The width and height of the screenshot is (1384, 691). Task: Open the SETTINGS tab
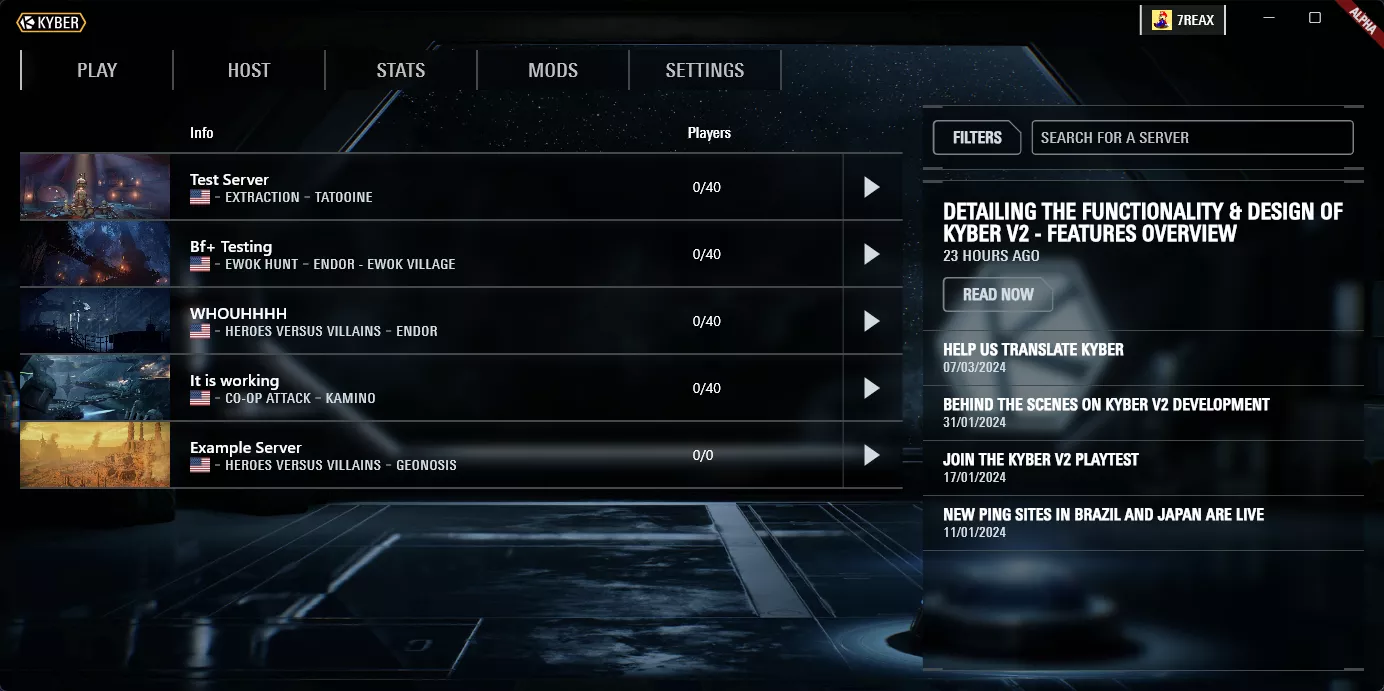[705, 70]
